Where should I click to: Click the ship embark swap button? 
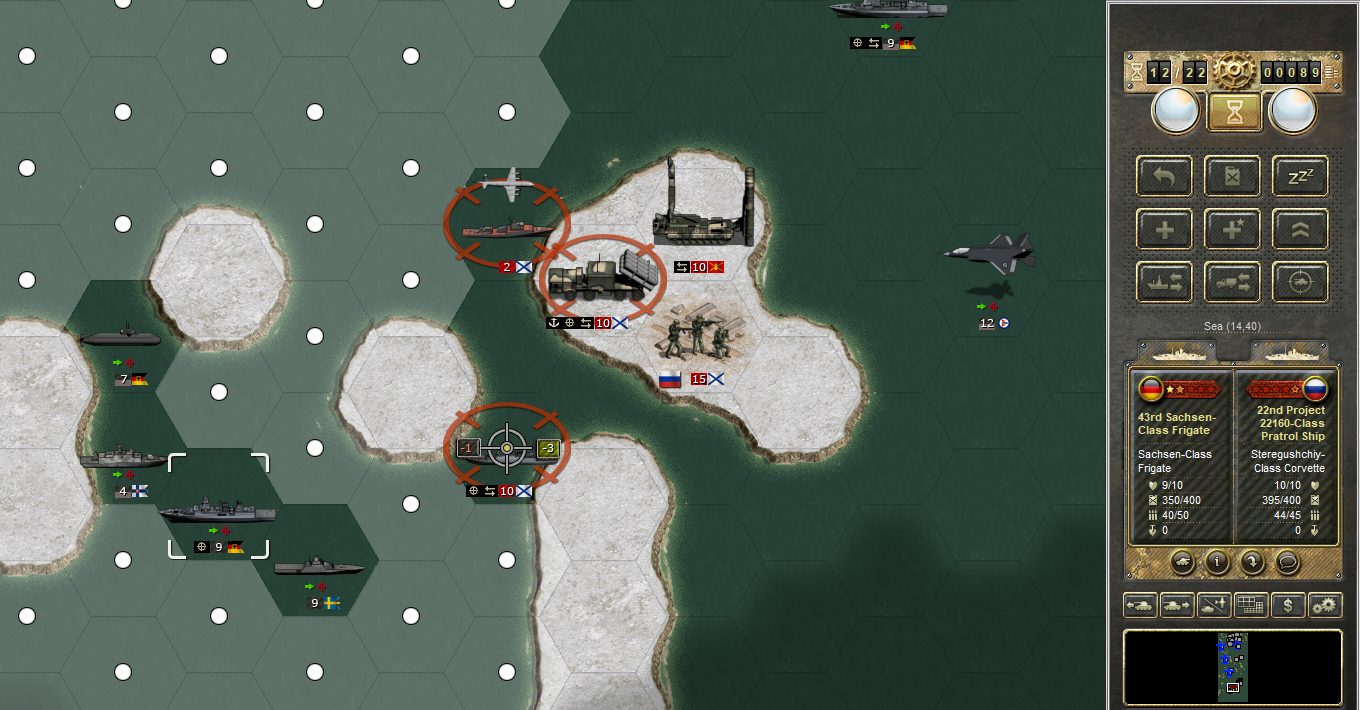tap(1164, 282)
